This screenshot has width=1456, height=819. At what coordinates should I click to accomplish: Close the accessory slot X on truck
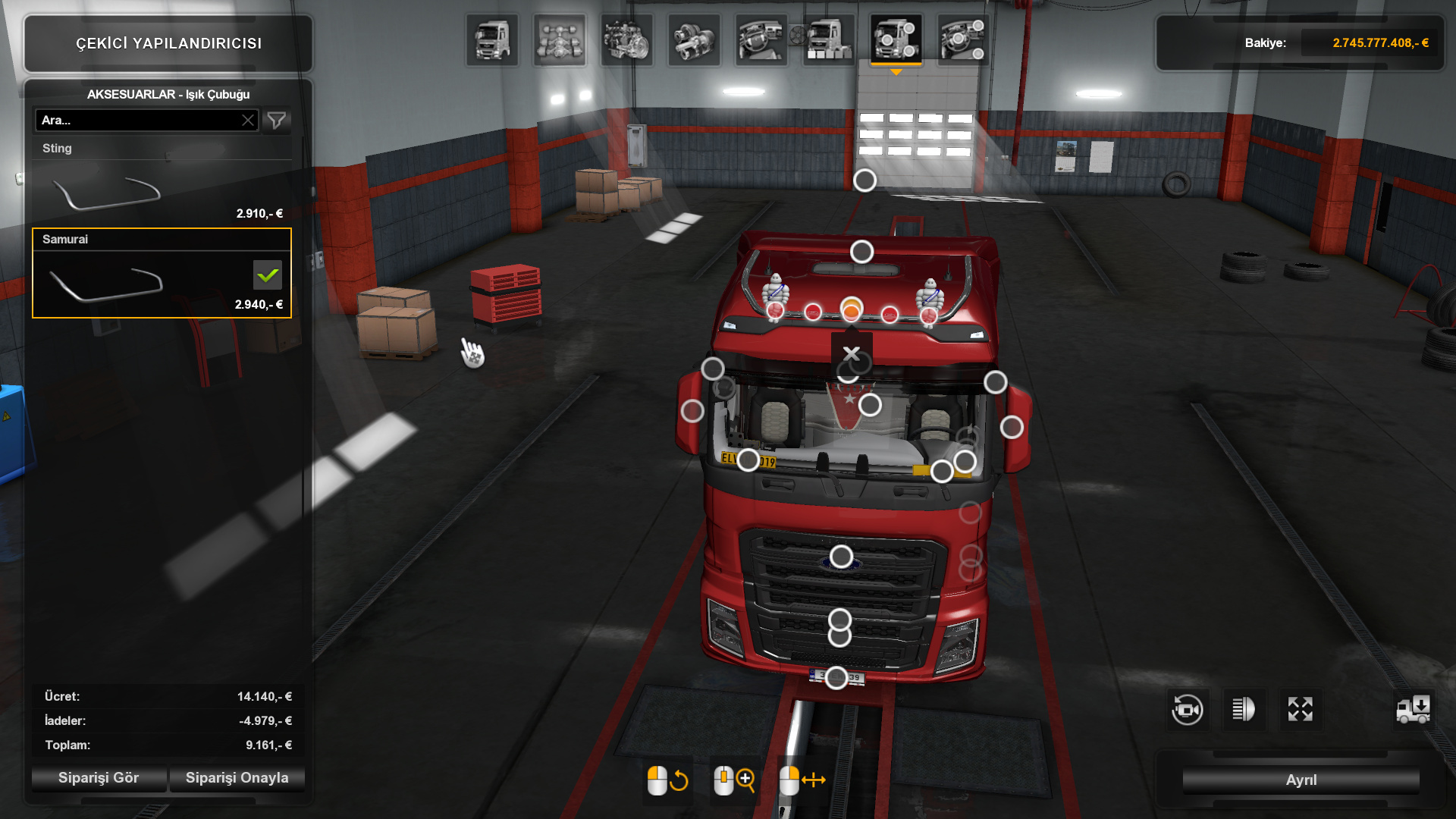point(852,354)
